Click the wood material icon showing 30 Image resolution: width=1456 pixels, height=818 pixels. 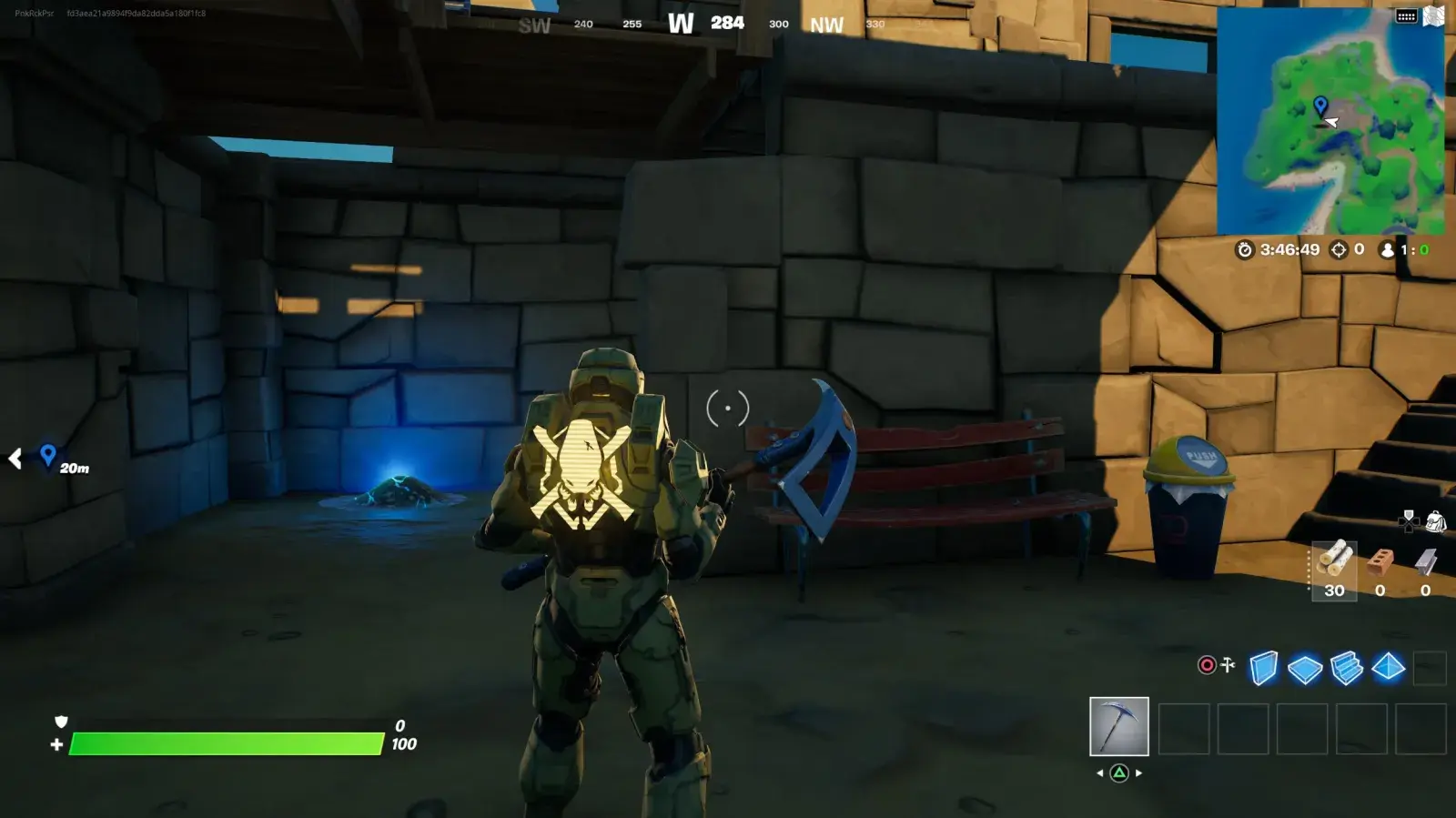point(1335,562)
